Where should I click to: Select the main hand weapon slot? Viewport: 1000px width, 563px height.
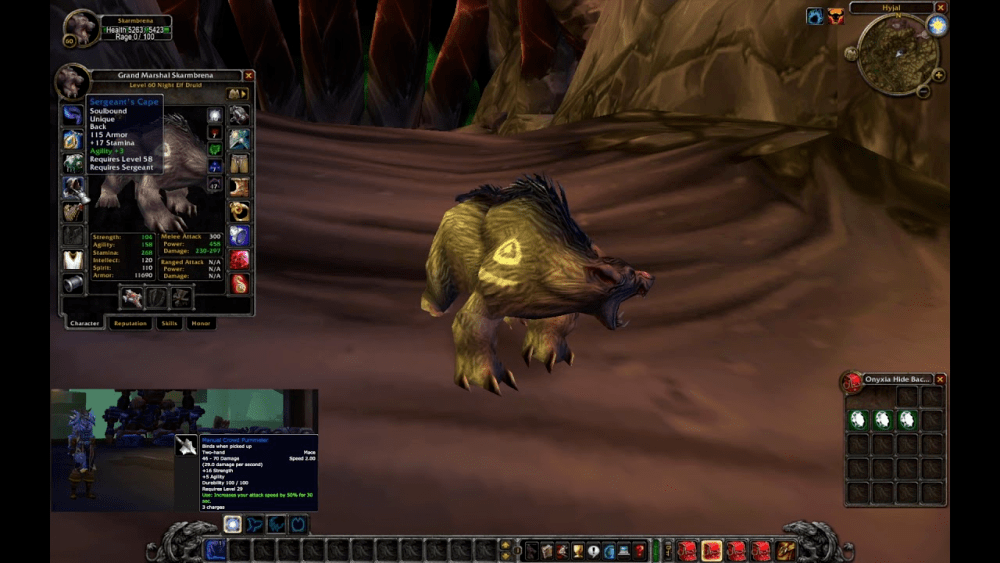(133, 297)
